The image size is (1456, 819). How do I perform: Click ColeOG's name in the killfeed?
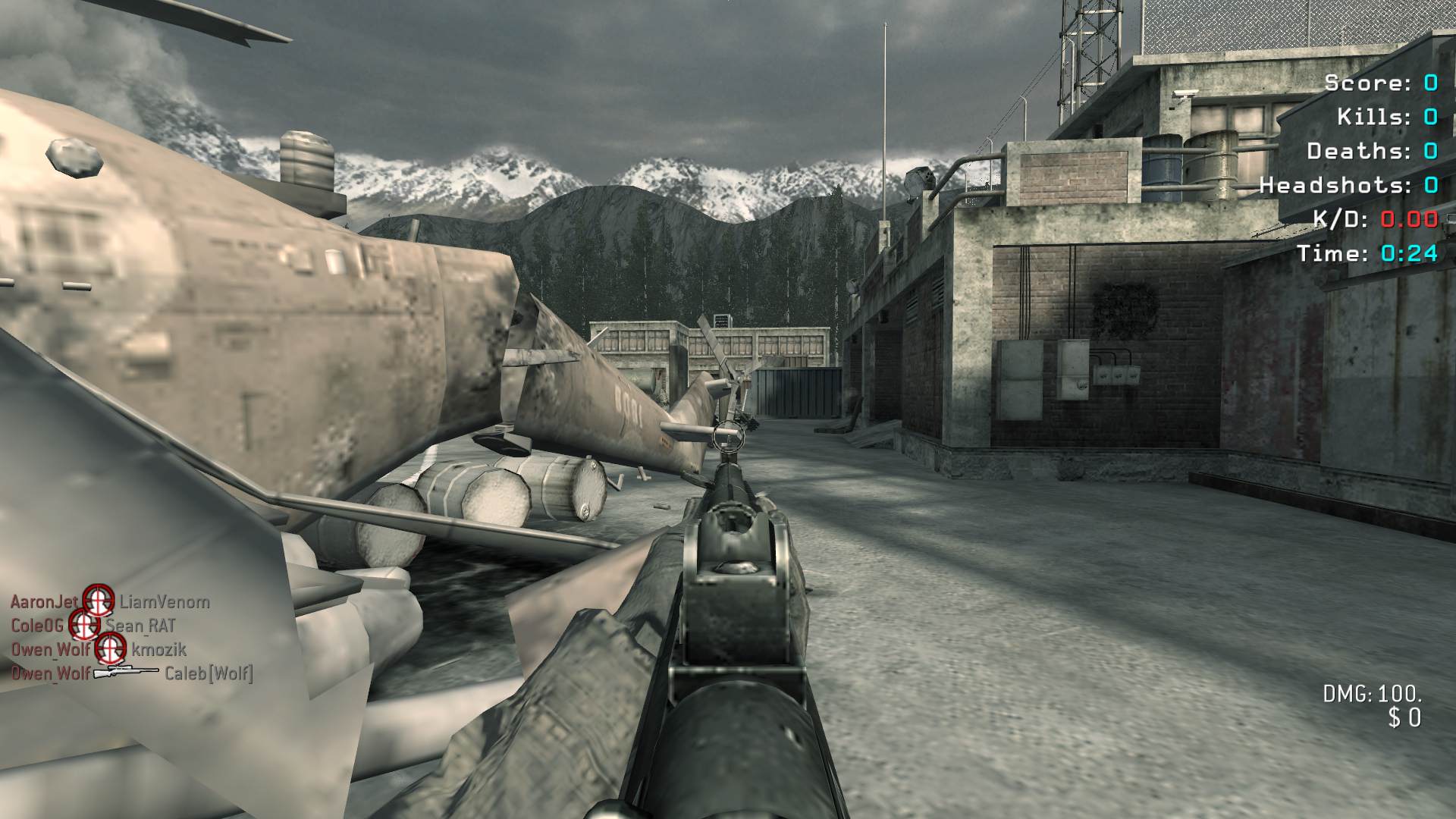(x=37, y=626)
